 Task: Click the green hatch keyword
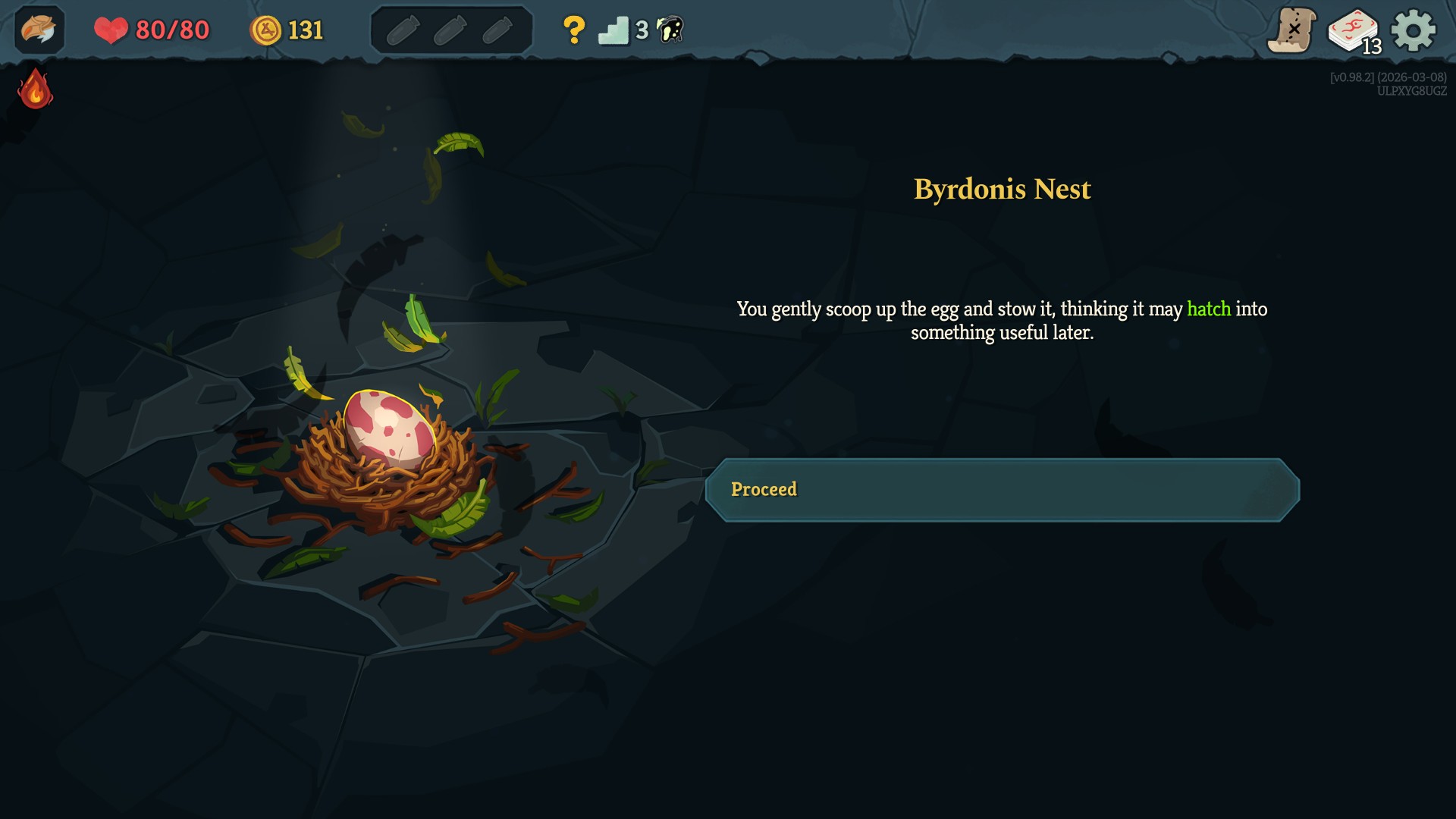click(1207, 309)
